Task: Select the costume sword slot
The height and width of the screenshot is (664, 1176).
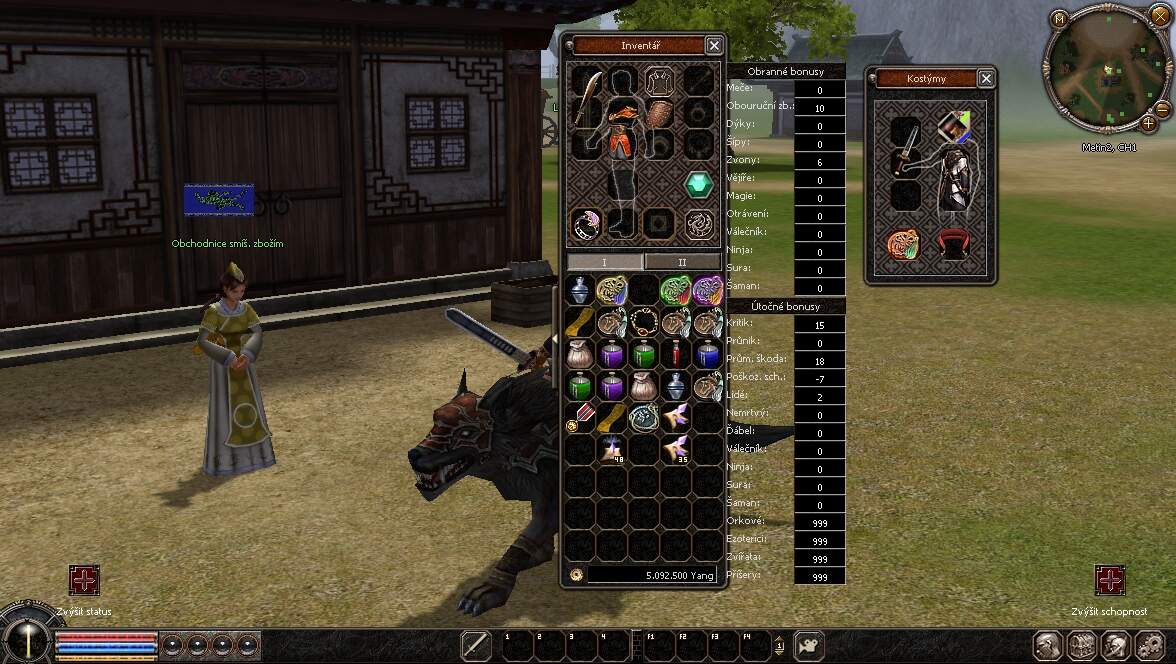Action: (x=905, y=163)
